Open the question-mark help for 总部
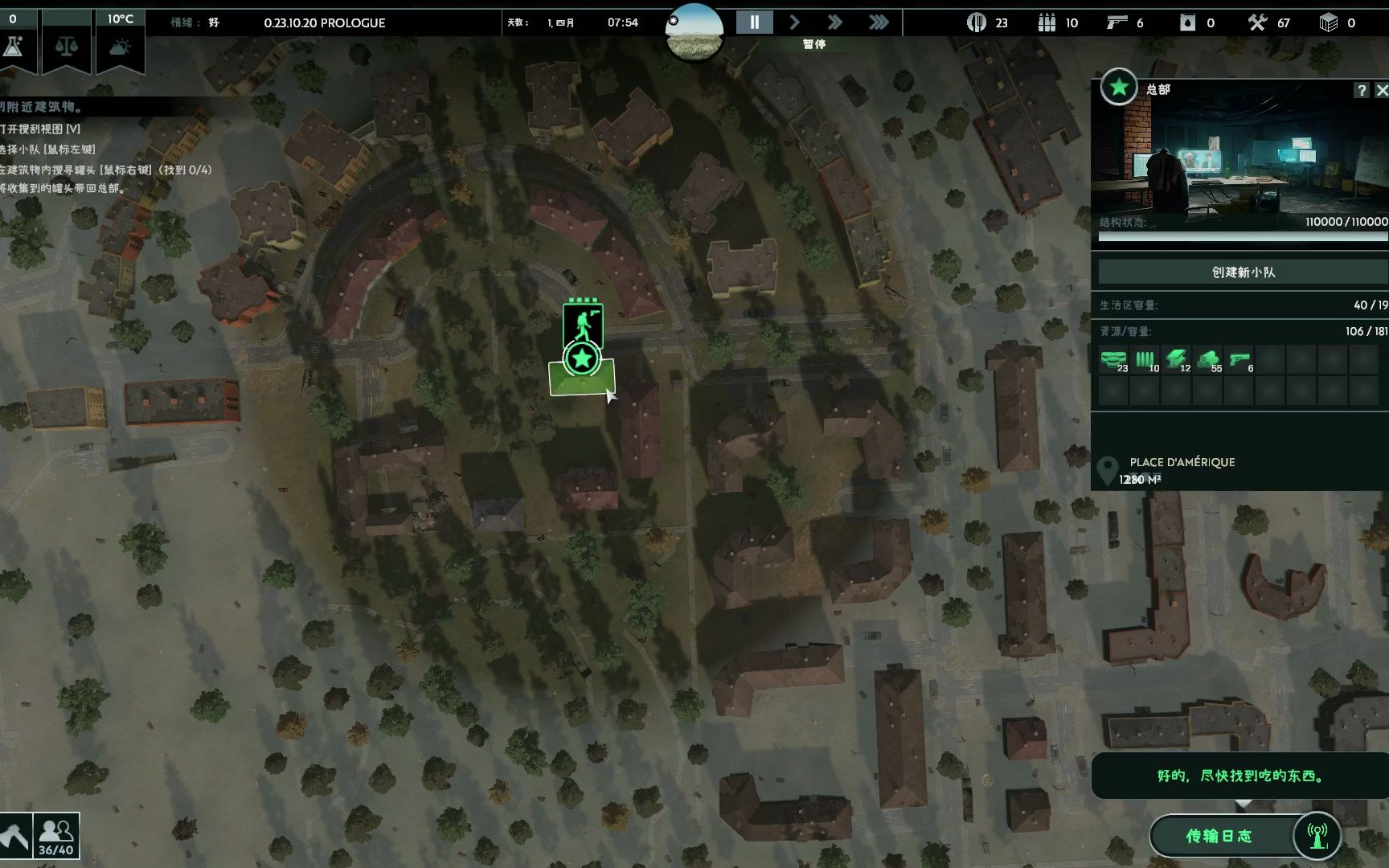The width and height of the screenshot is (1389, 868). [x=1361, y=91]
